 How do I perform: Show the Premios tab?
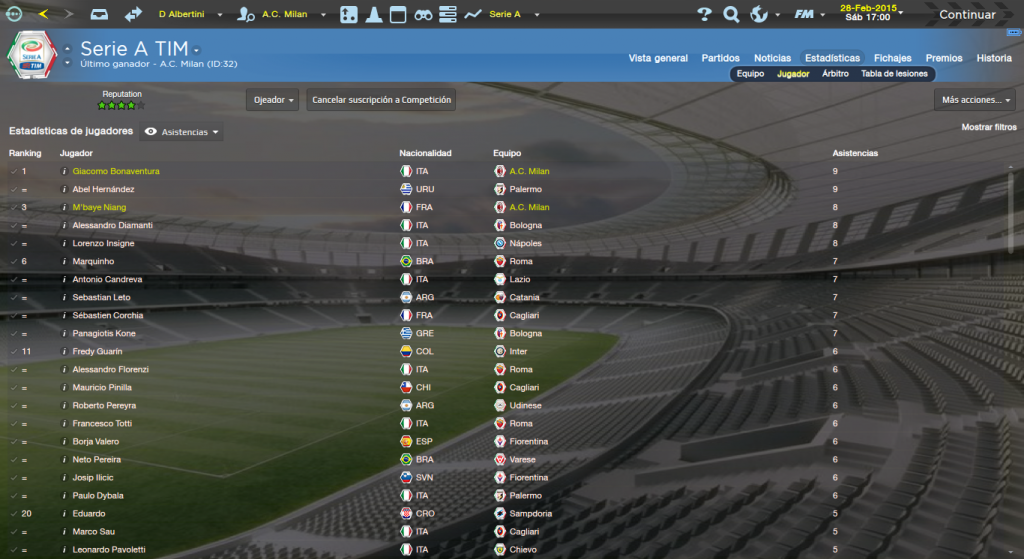(944, 58)
